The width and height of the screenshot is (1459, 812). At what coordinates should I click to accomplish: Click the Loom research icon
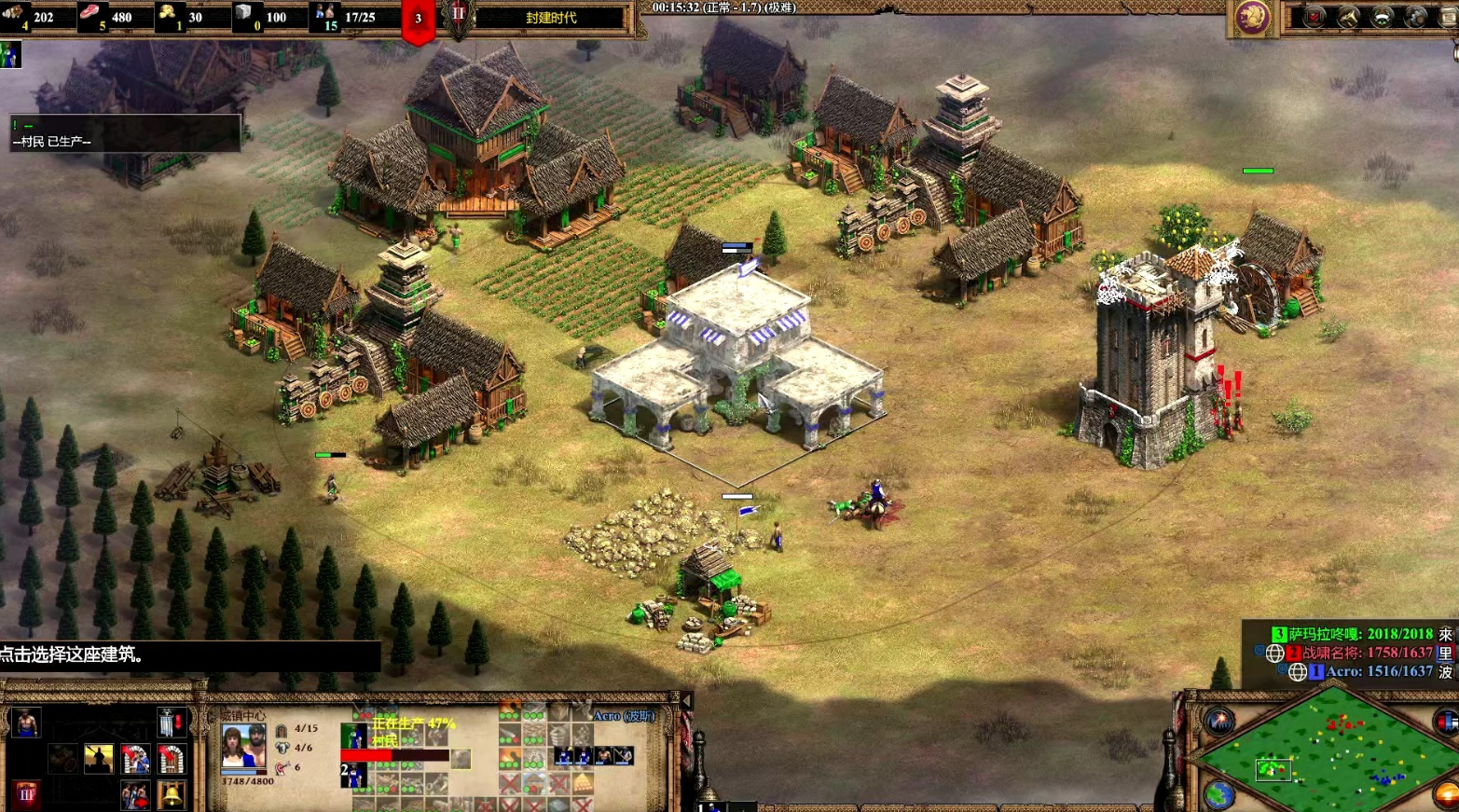tap(62, 759)
